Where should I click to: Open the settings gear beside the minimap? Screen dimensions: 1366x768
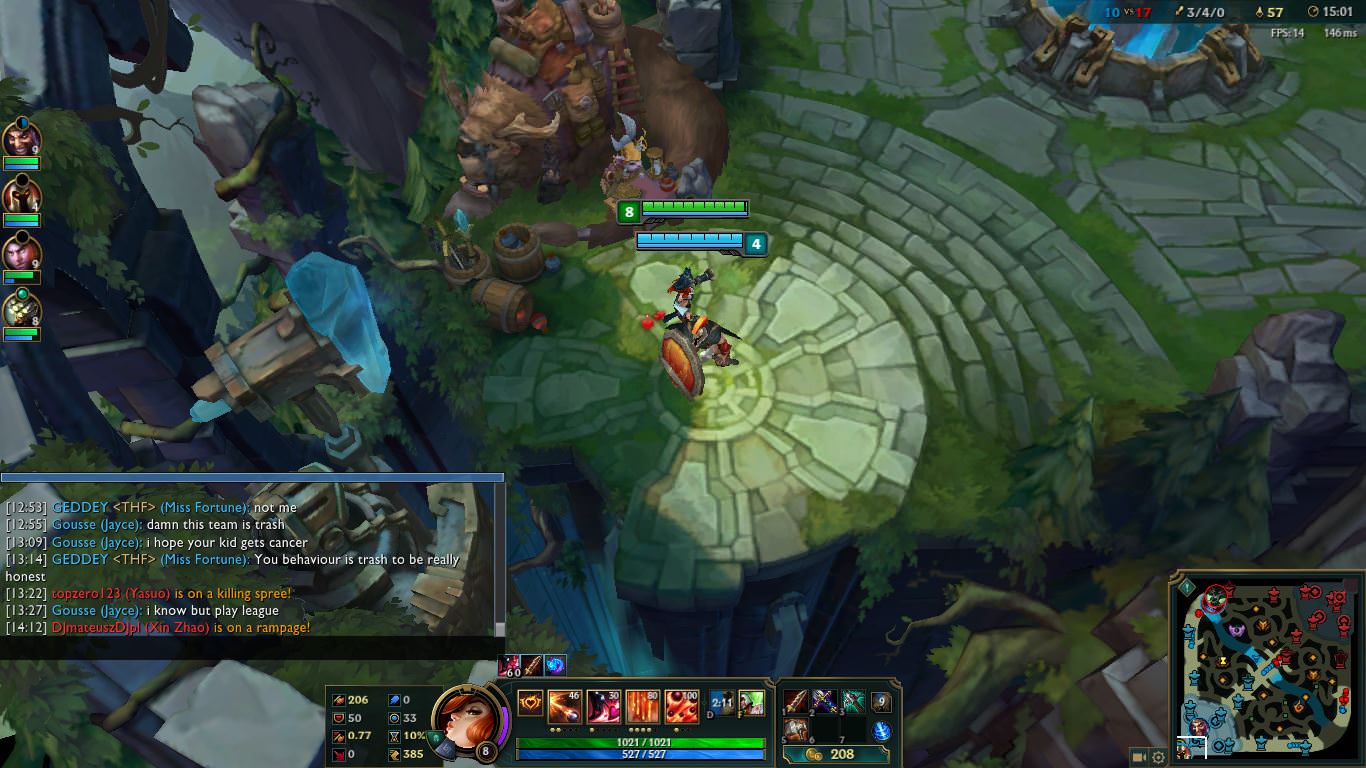coord(1157,757)
